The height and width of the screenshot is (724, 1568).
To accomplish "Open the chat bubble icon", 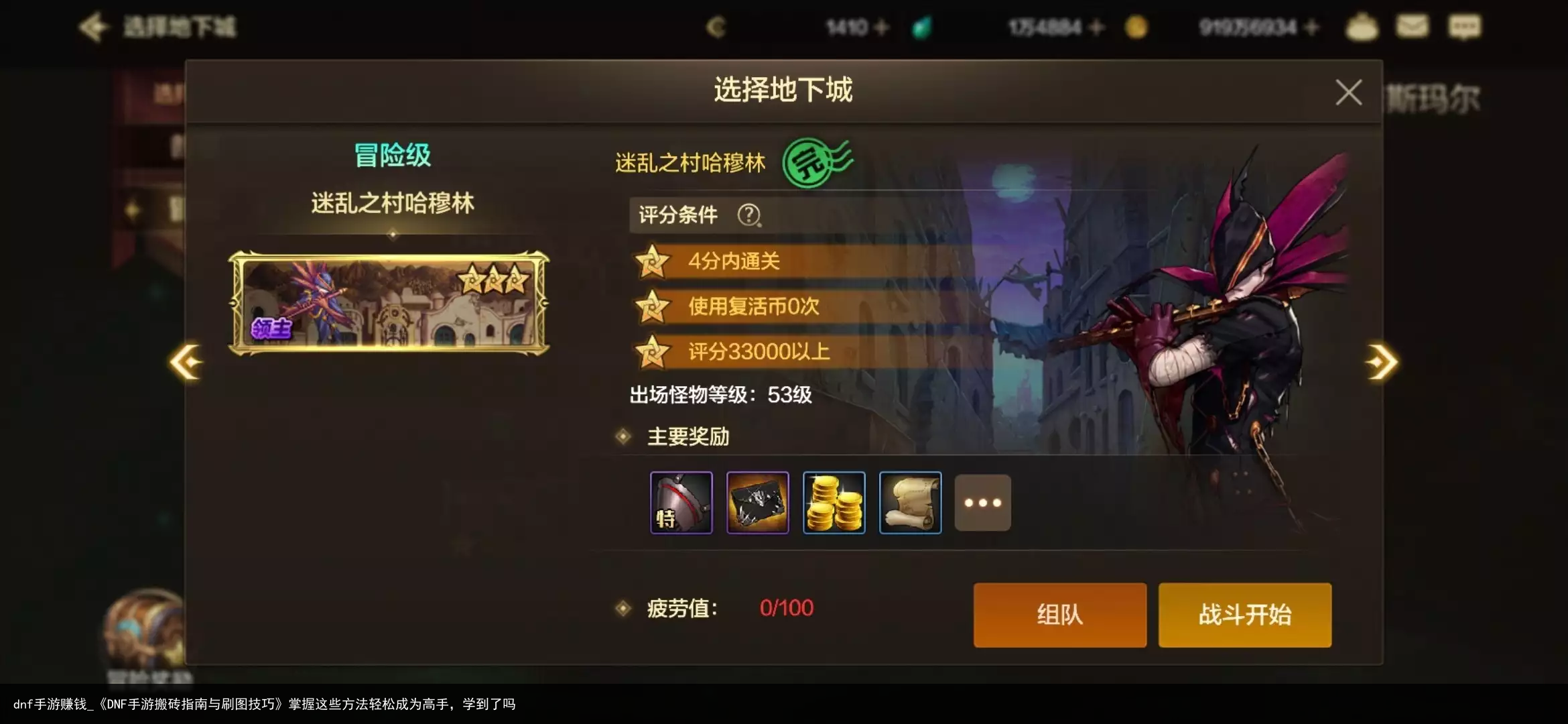I will [x=1464, y=27].
